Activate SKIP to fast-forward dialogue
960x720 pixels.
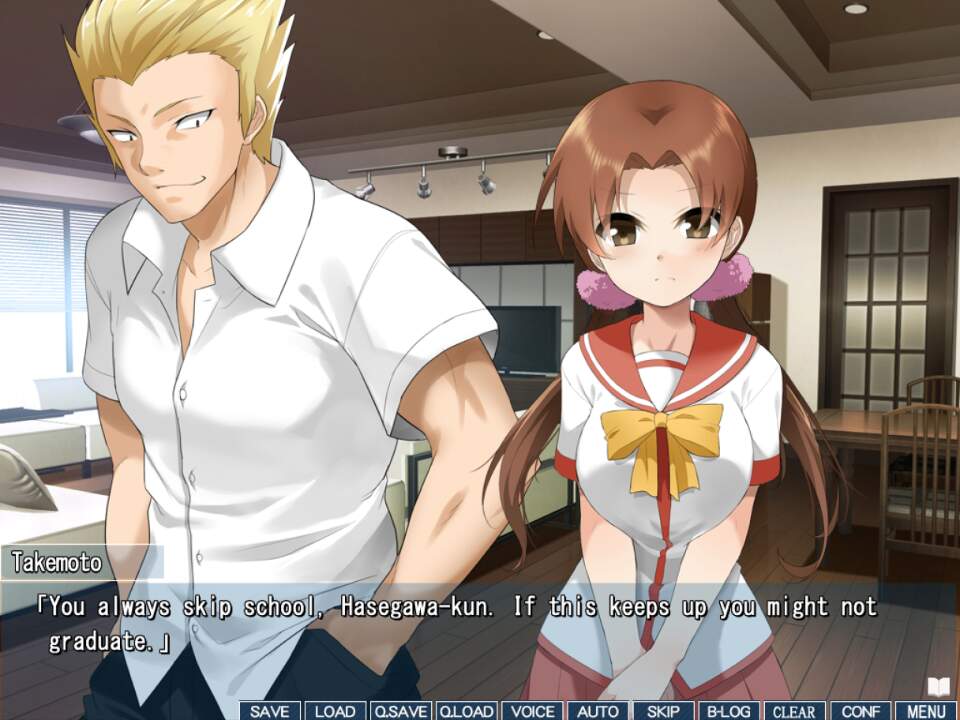(663, 711)
